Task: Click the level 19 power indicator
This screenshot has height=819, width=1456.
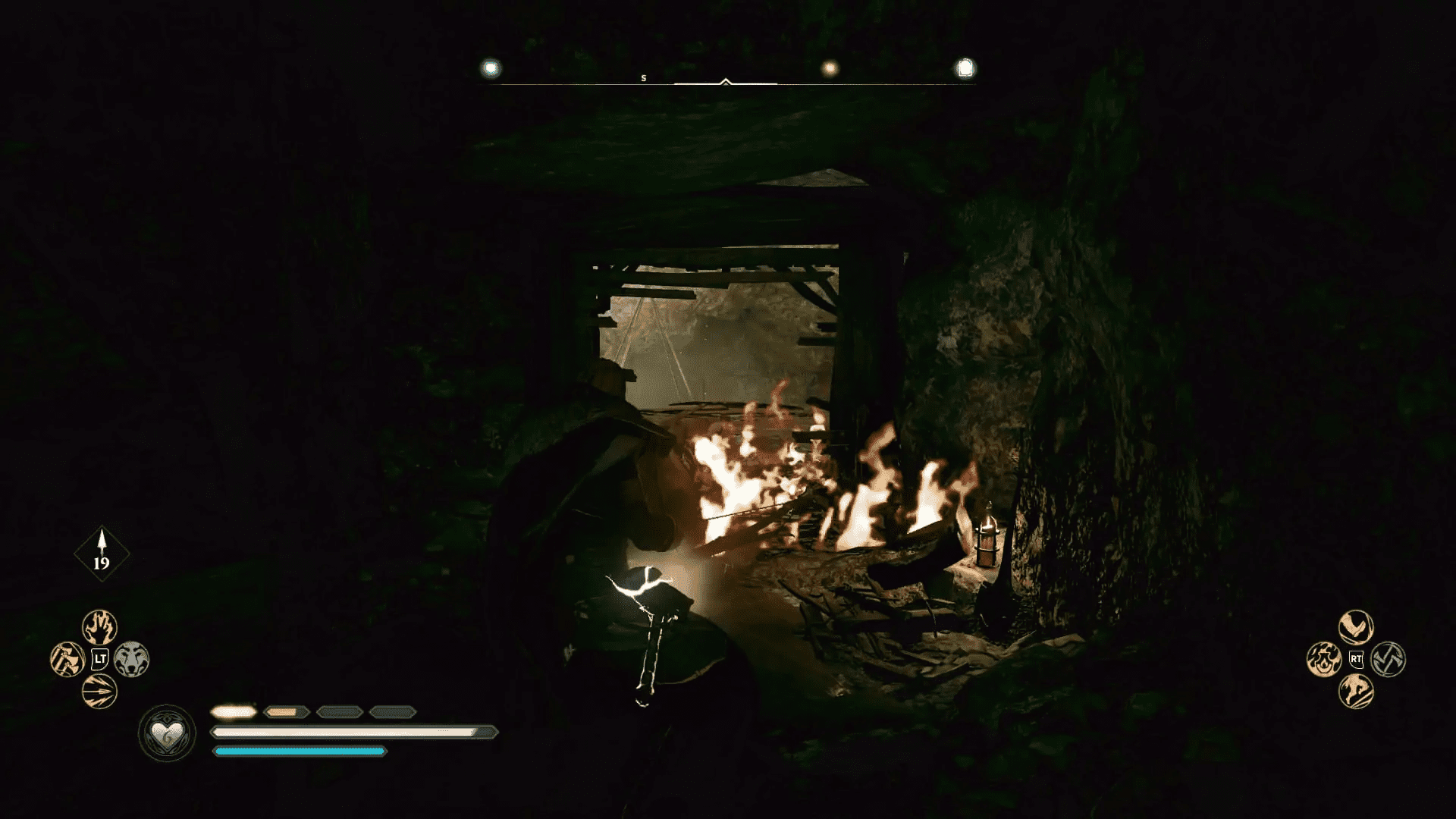Action: click(x=102, y=551)
